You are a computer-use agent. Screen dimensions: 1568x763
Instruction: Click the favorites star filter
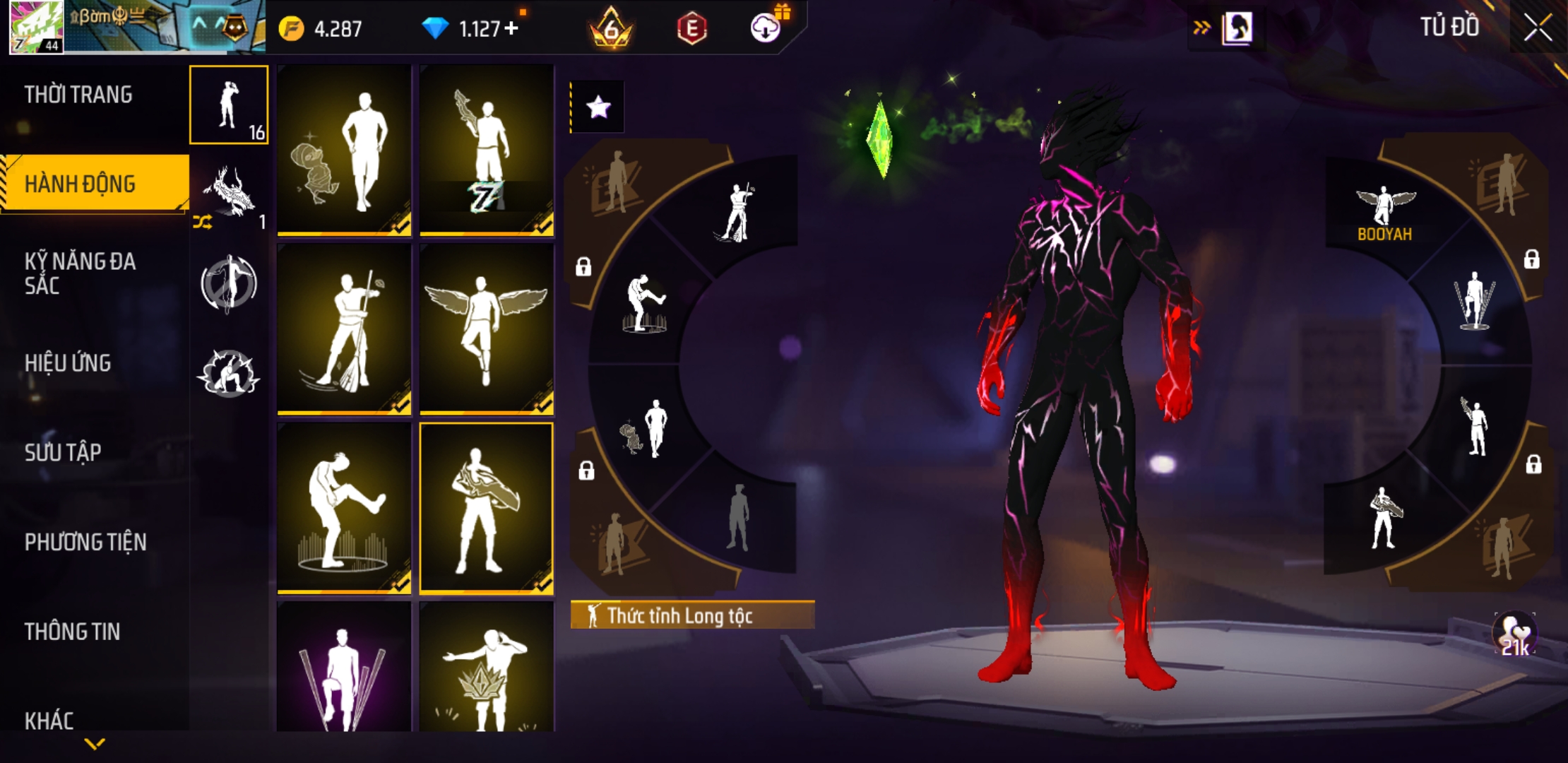598,107
